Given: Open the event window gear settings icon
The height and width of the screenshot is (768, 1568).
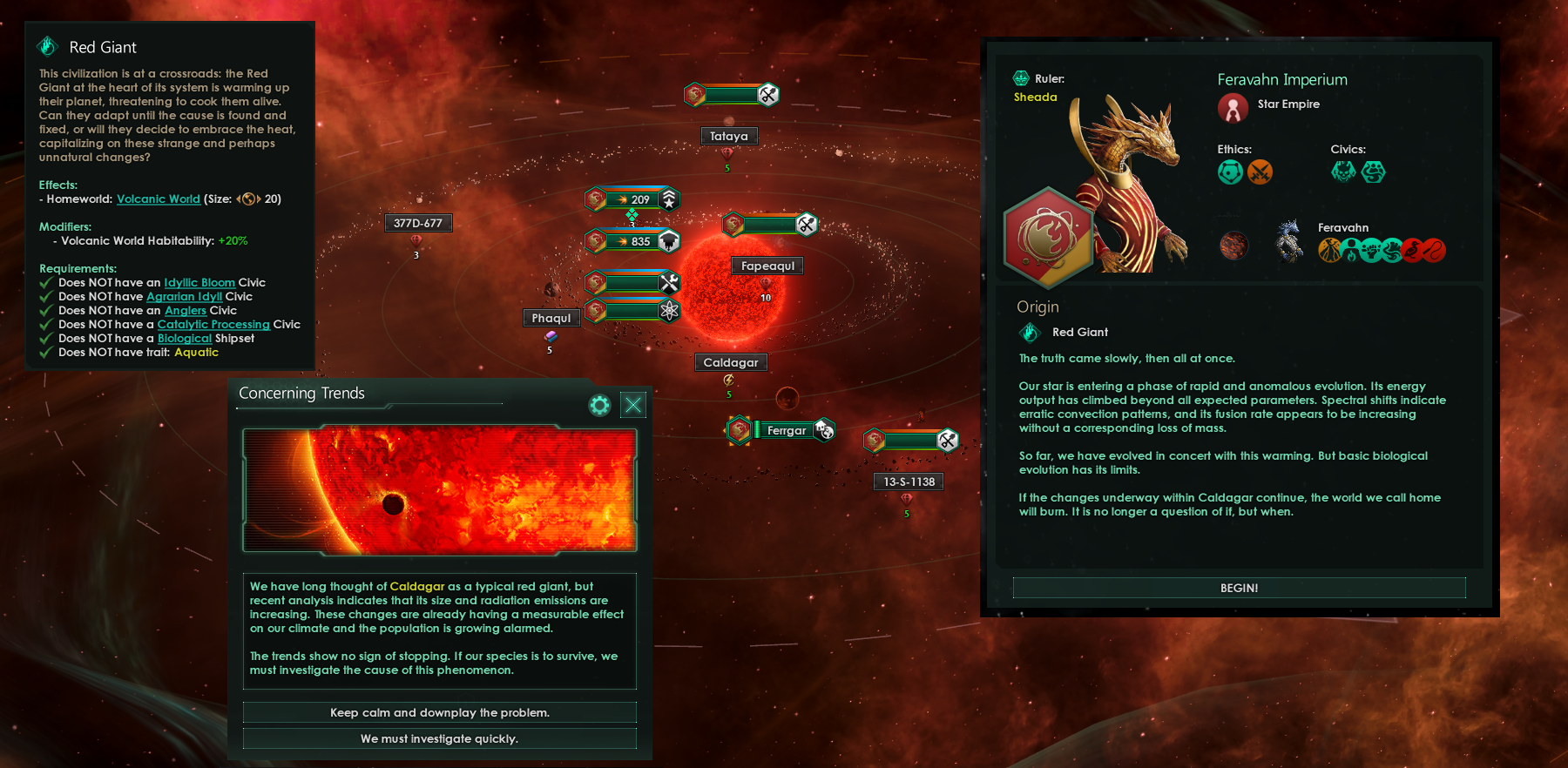Looking at the screenshot, I should pyautogui.click(x=599, y=405).
